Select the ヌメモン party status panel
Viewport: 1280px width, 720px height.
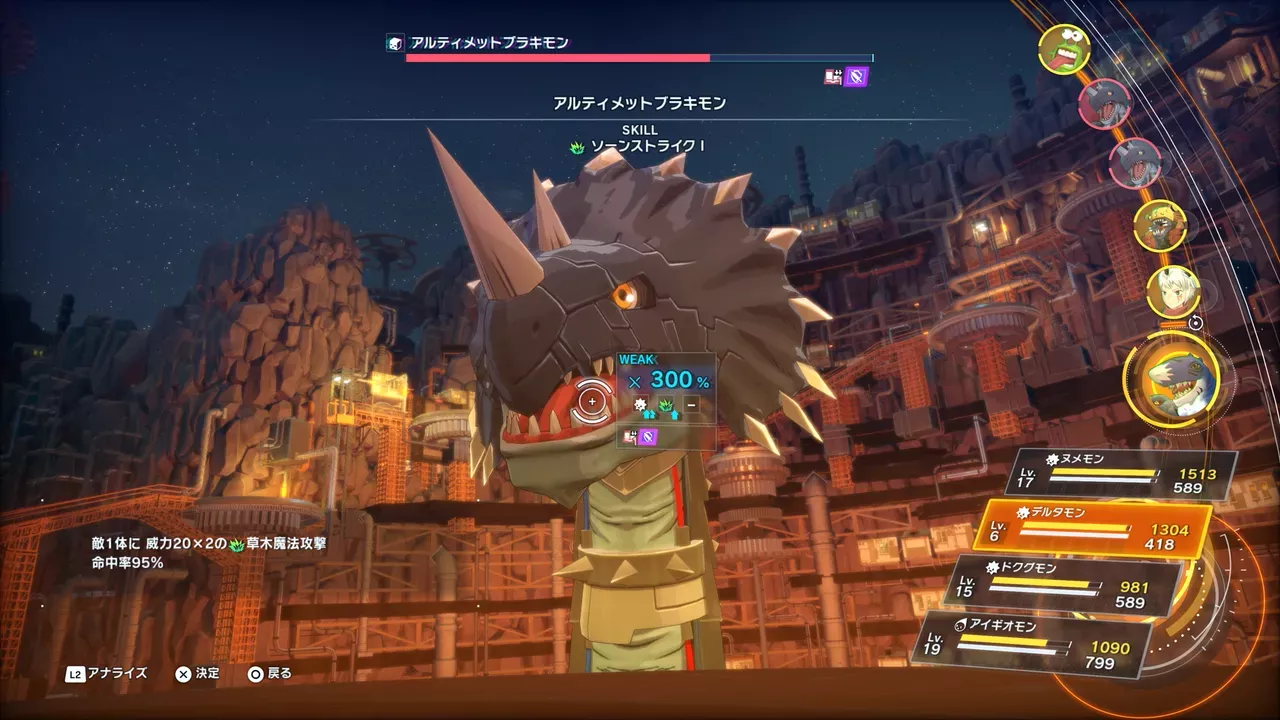[1125, 473]
